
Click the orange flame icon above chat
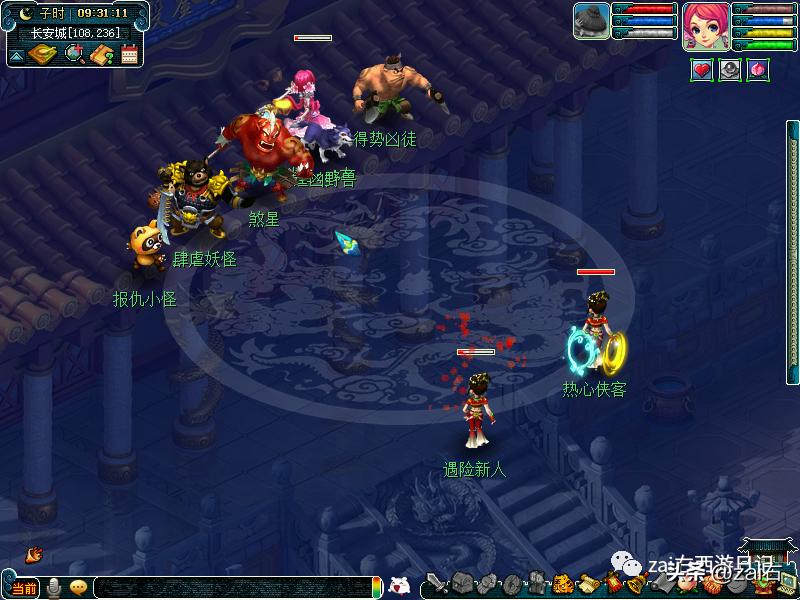click(x=33, y=553)
